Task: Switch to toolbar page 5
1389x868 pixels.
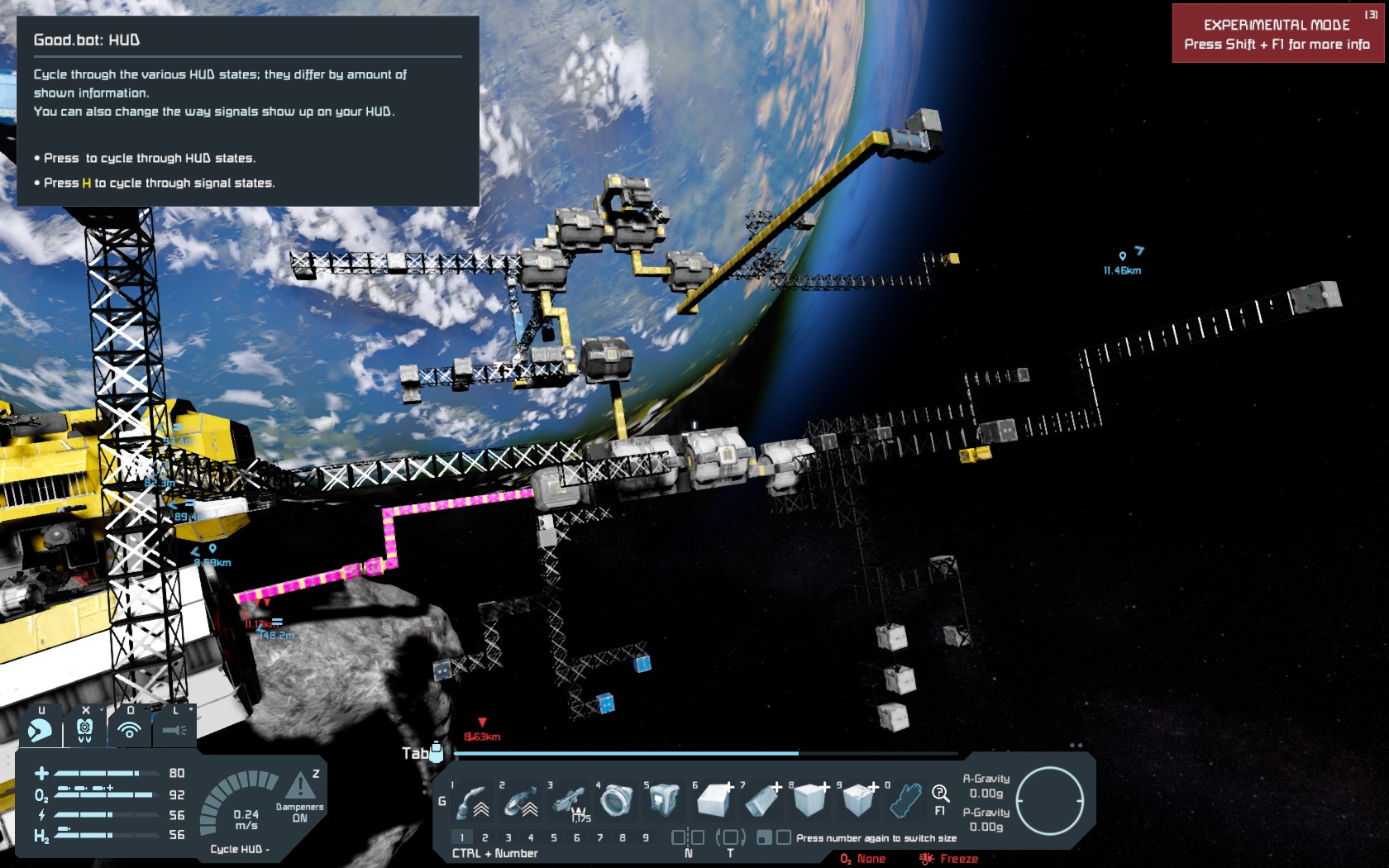Action: (x=554, y=837)
